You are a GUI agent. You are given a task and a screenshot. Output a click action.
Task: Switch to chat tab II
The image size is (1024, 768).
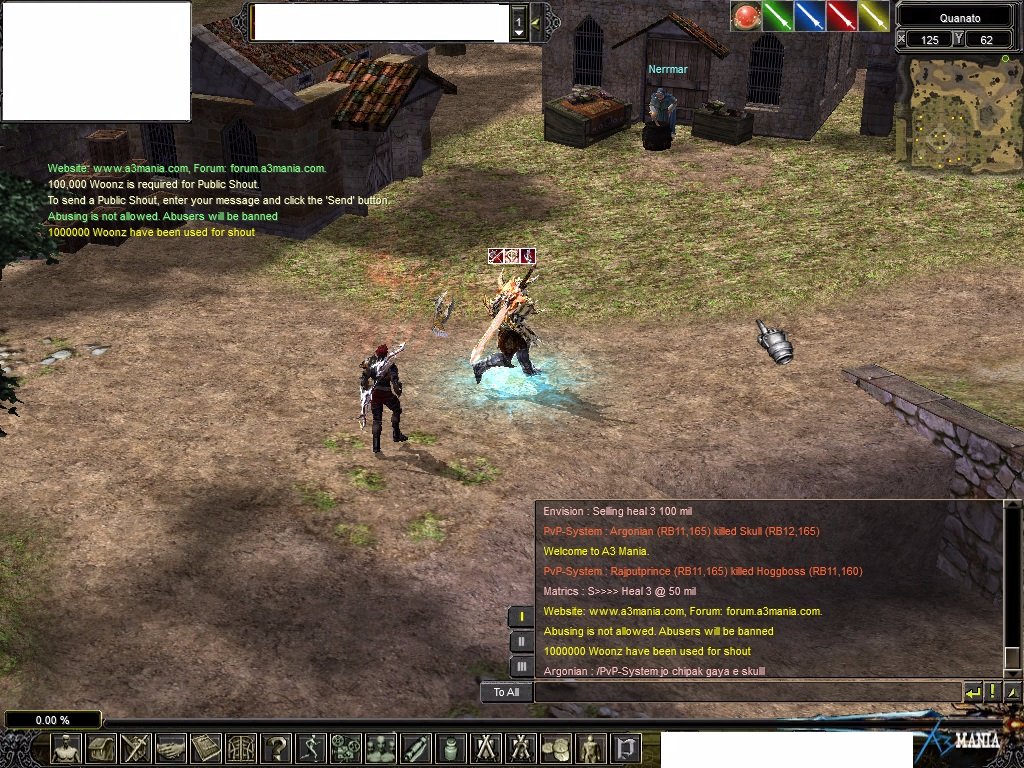coord(521,642)
